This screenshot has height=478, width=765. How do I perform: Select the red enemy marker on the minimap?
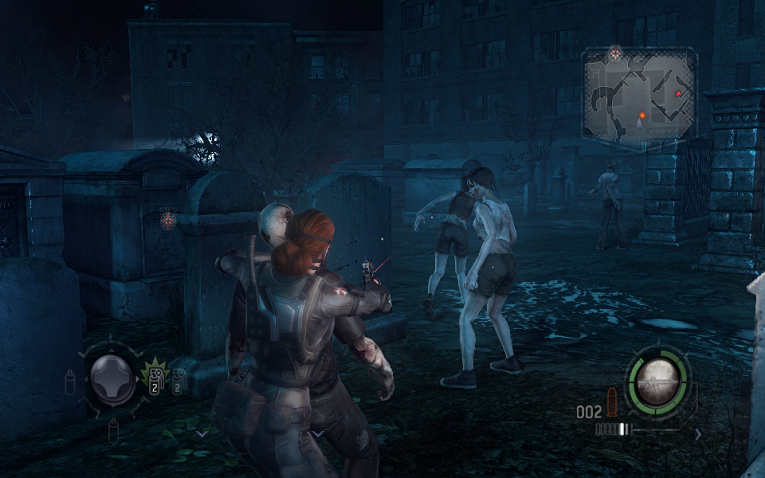(x=680, y=93)
